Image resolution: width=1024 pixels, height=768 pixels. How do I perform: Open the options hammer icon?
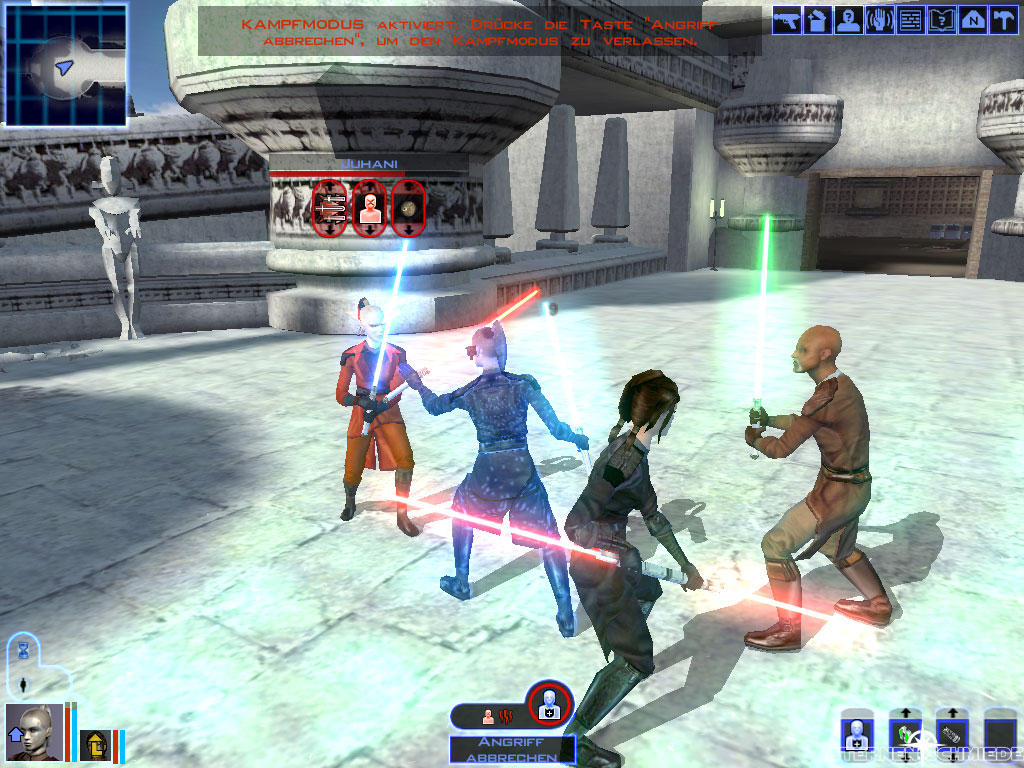point(1002,20)
